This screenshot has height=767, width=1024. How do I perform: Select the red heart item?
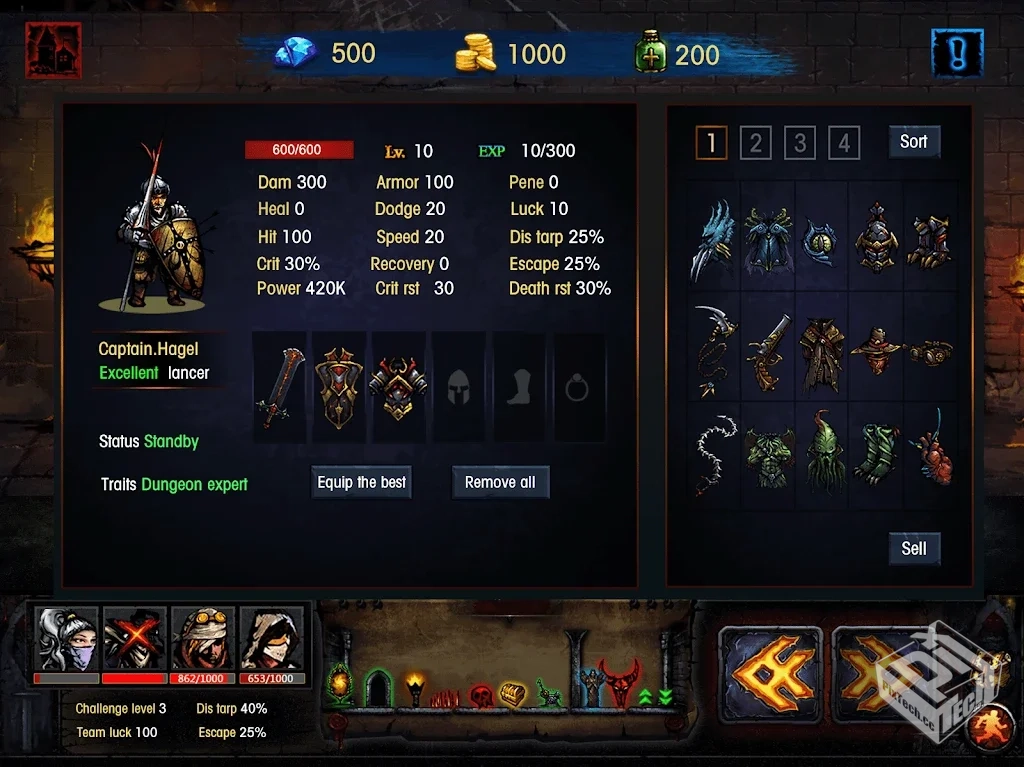click(929, 450)
